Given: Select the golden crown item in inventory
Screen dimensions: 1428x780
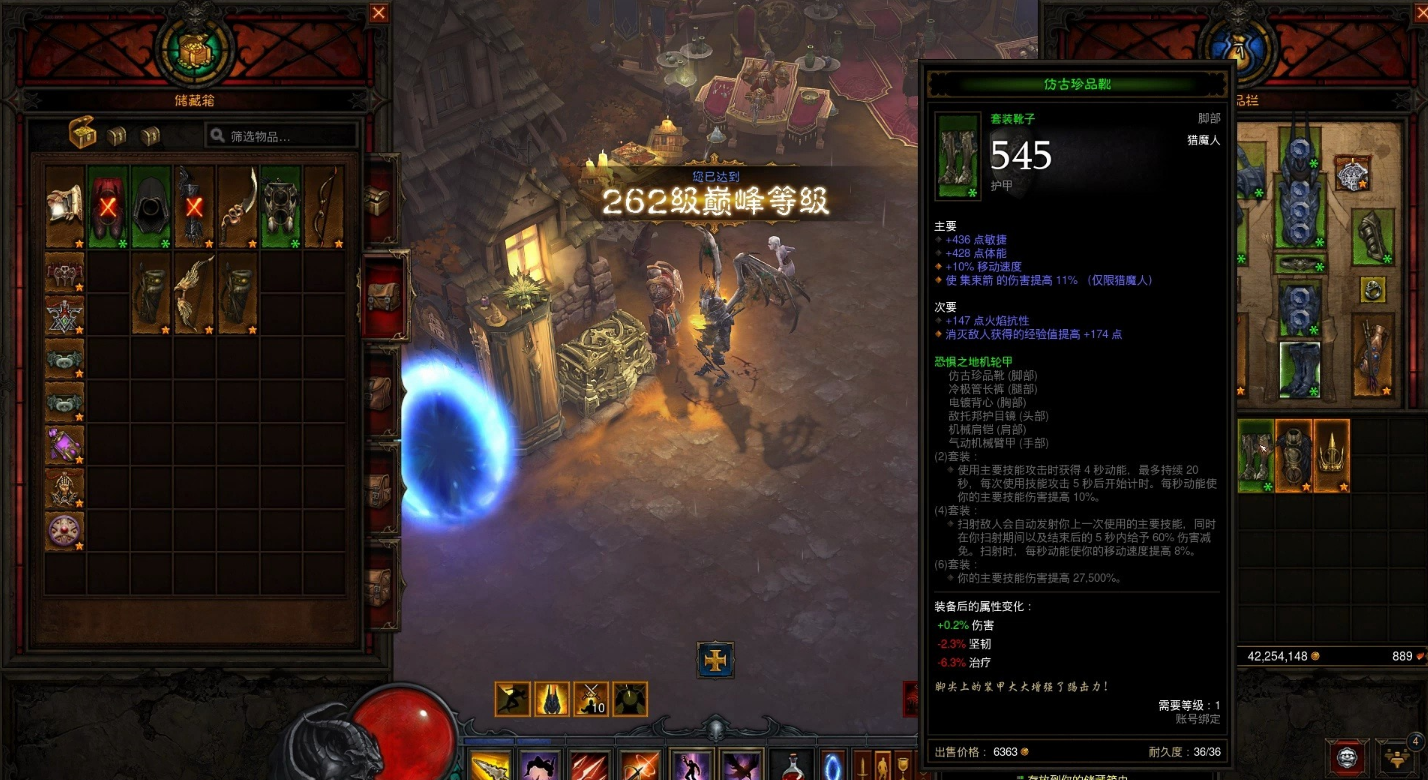Looking at the screenshot, I should click(x=1332, y=455).
